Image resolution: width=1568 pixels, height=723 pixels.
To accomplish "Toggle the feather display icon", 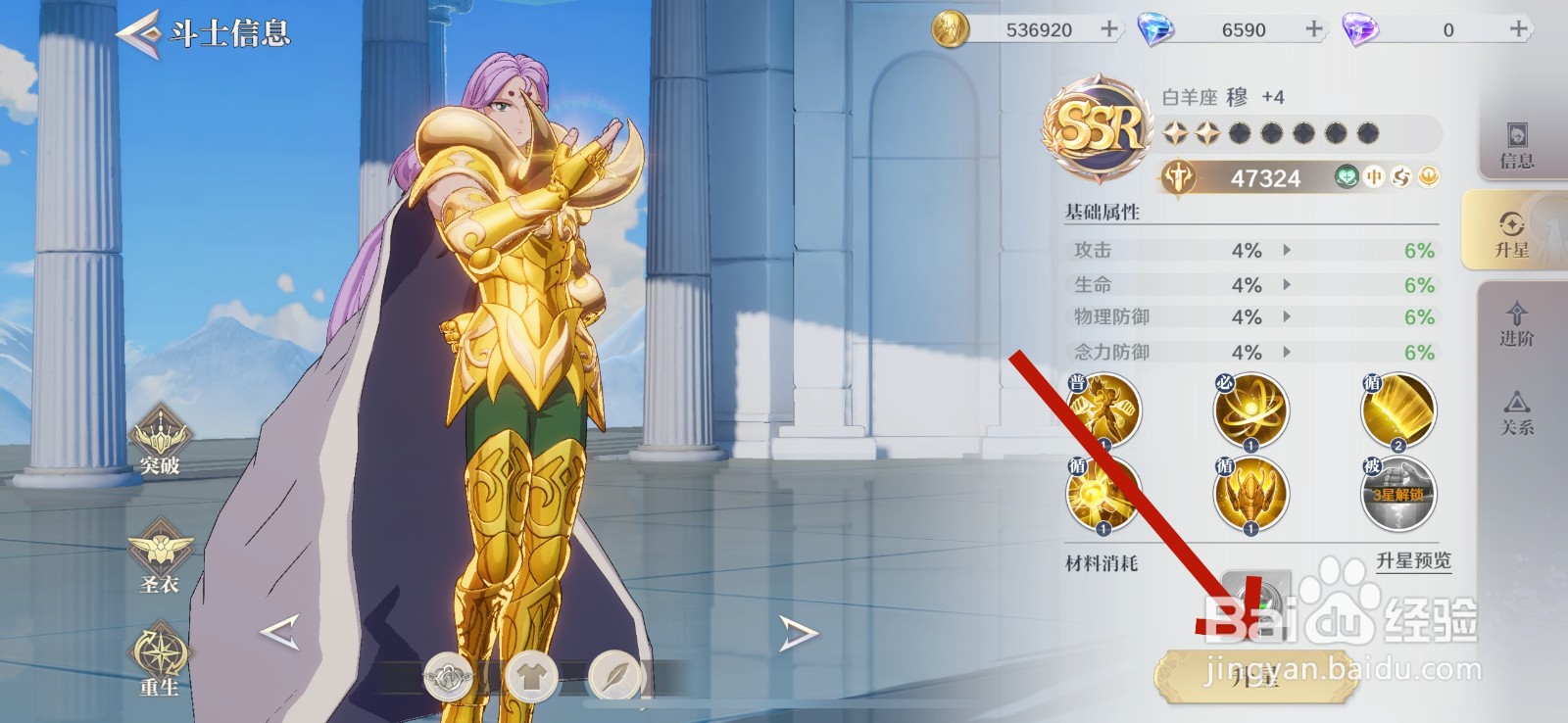I will coord(615,676).
